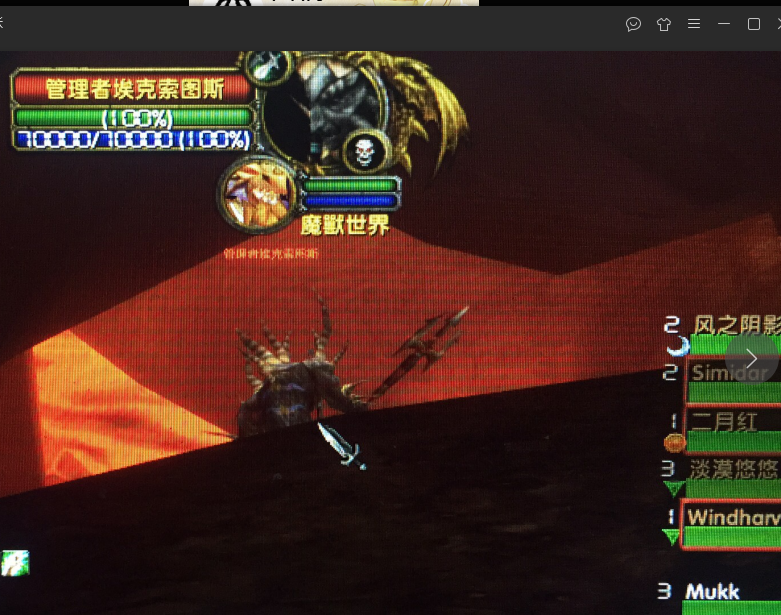Image resolution: width=781 pixels, height=615 pixels.
Task: Maximize the viewer window
Action: [x=754, y=24]
